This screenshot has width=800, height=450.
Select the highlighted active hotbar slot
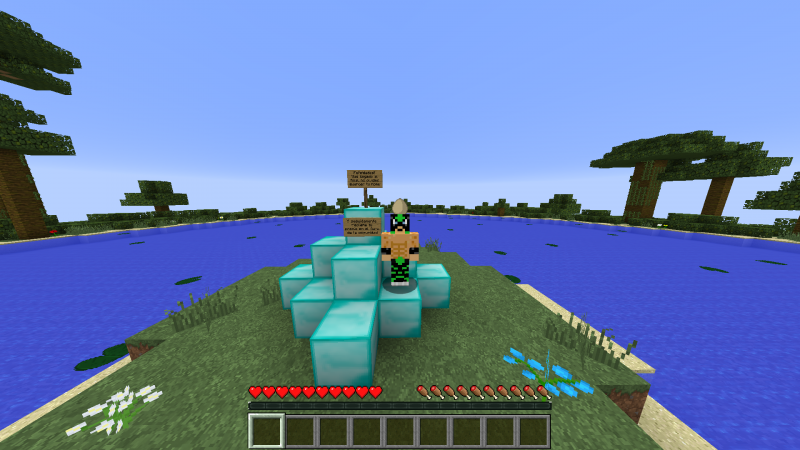click(x=267, y=430)
